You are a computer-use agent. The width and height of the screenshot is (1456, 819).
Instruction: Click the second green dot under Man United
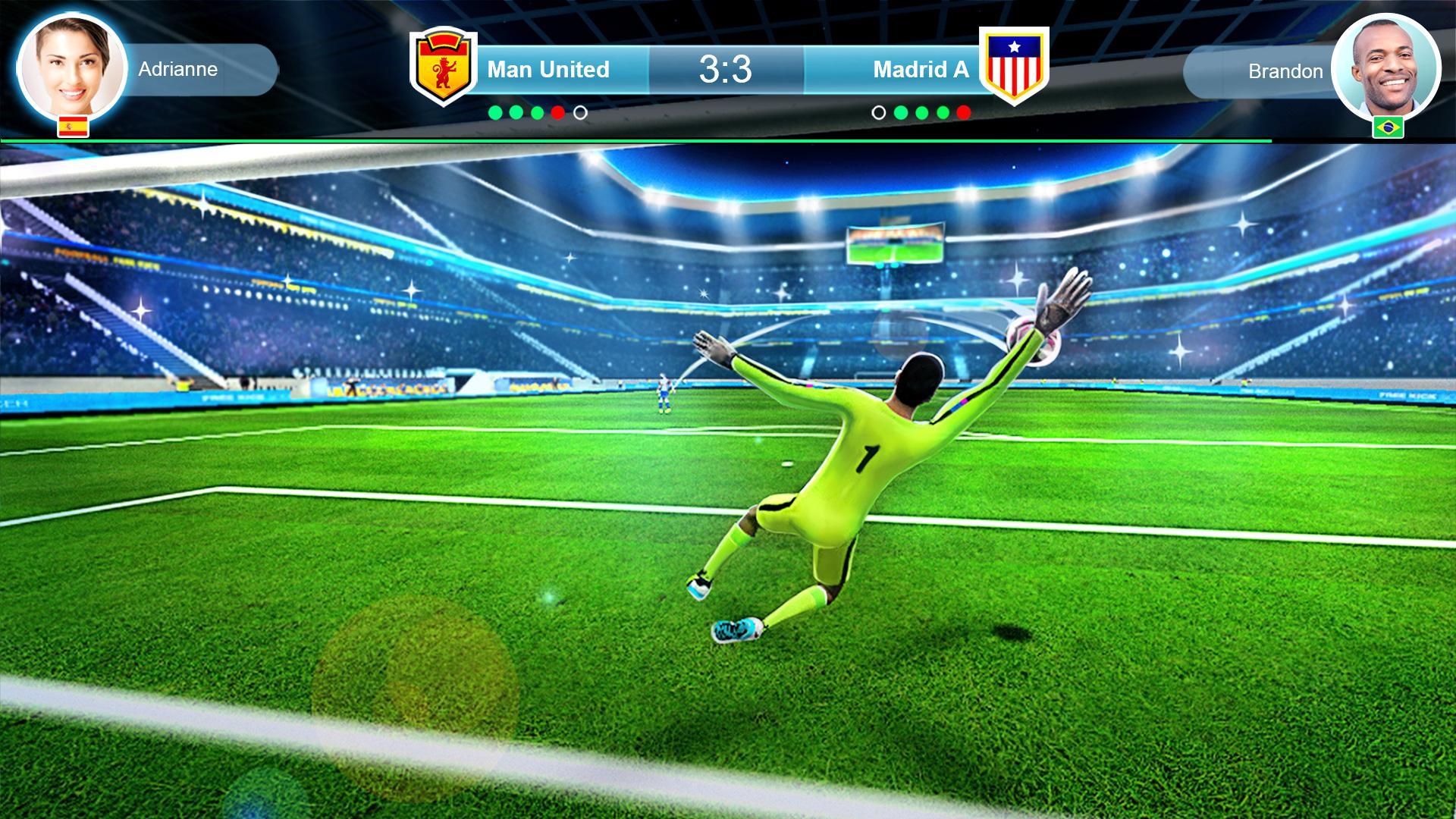(515, 112)
